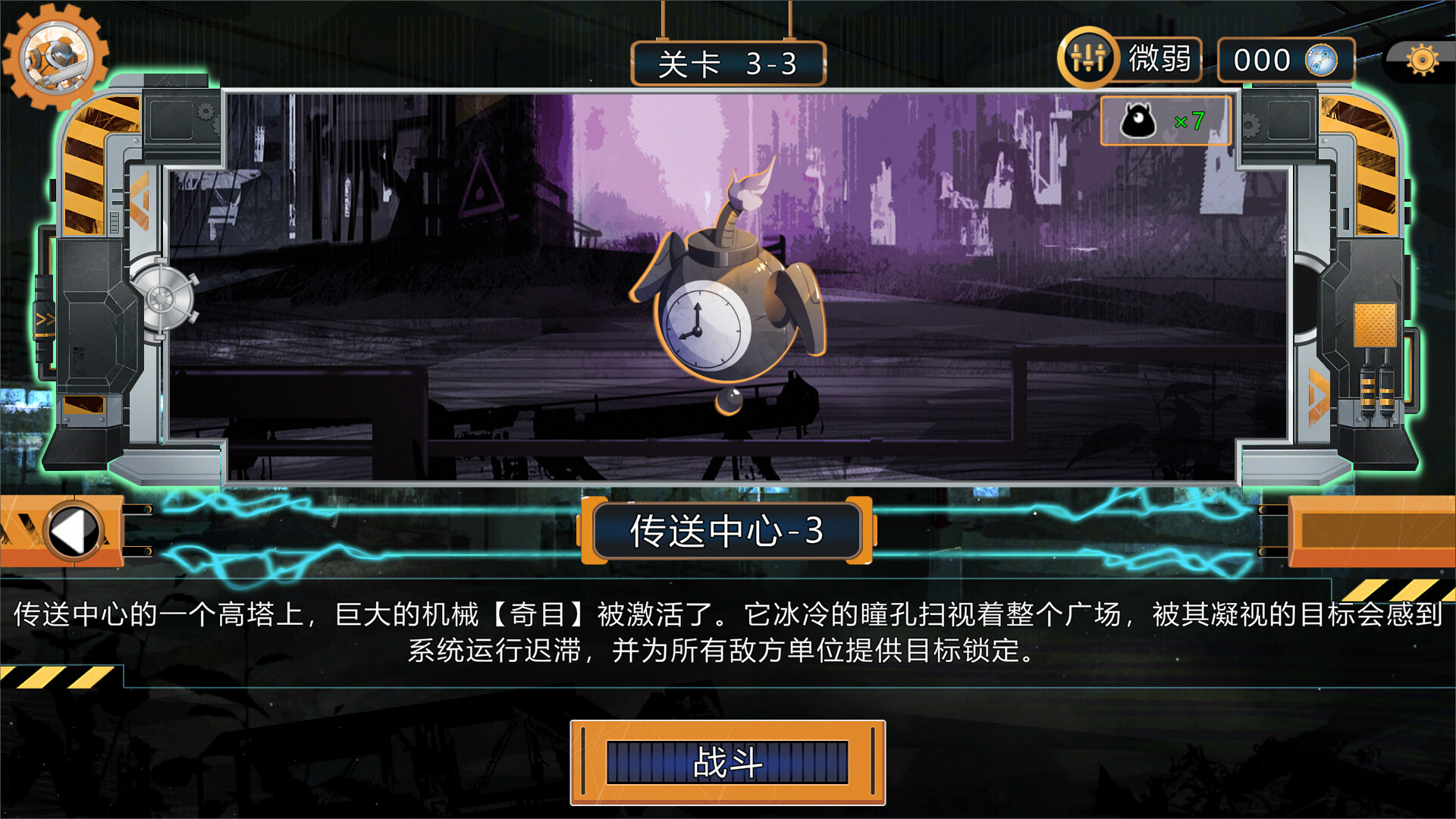Click the striped progress bar inside 战斗 button

(726, 763)
